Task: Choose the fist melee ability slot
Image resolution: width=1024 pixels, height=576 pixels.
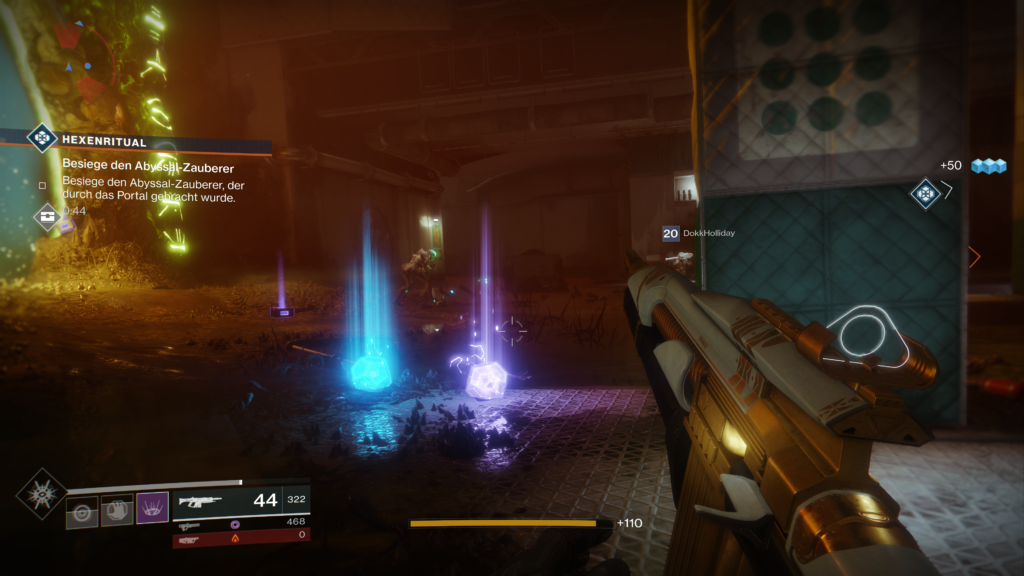Action: (x=117, y=511)
